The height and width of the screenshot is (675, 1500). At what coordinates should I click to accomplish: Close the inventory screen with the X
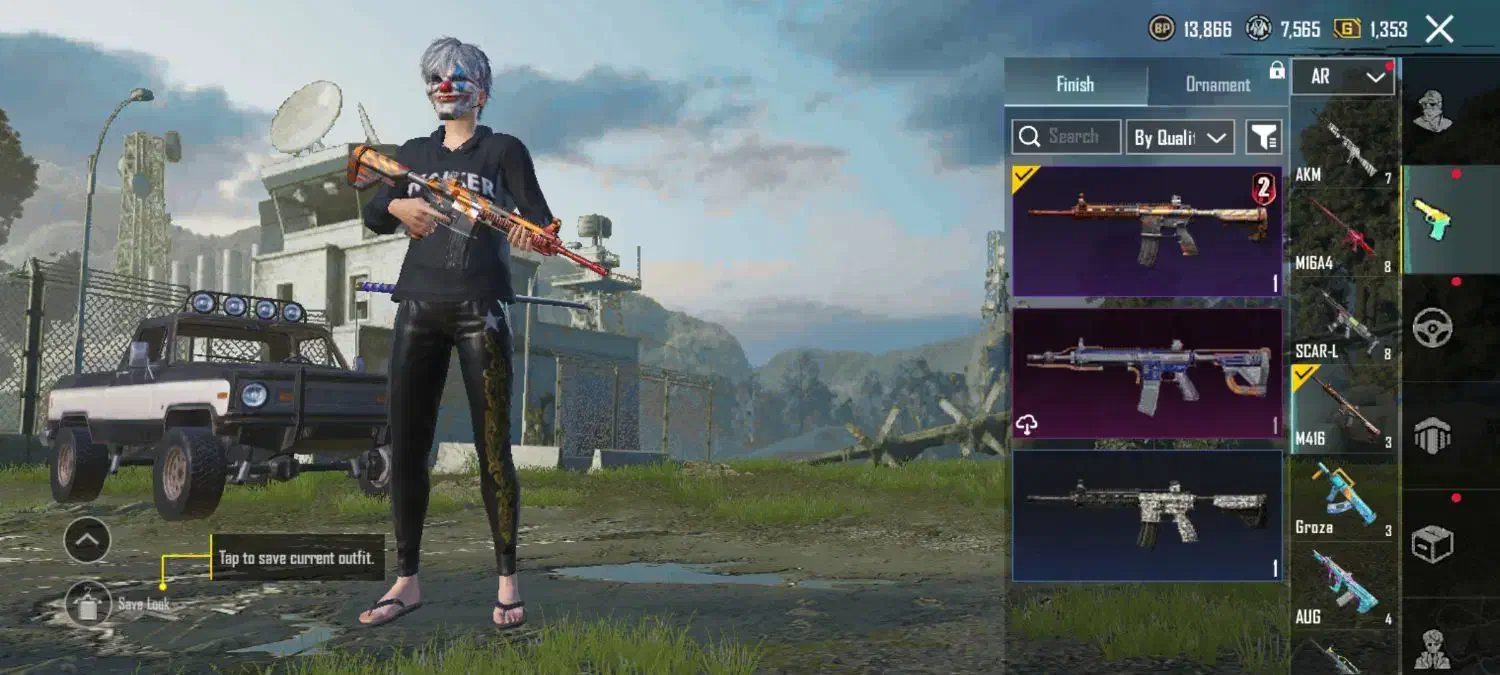1439,29
